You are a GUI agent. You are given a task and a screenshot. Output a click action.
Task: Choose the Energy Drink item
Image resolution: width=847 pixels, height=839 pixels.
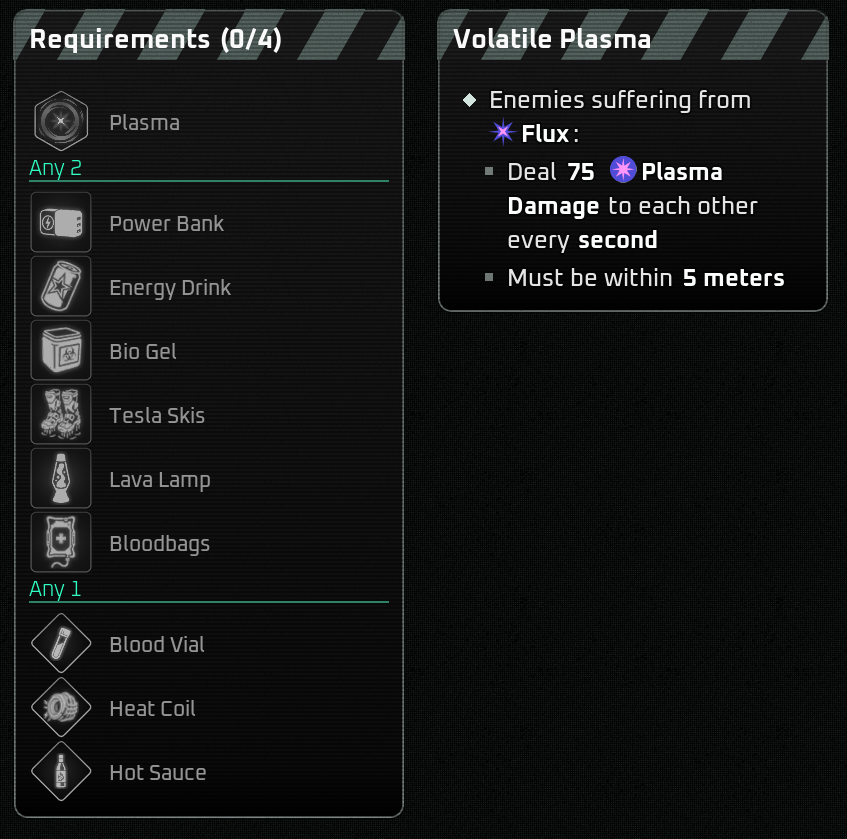(x=61, y=287)
